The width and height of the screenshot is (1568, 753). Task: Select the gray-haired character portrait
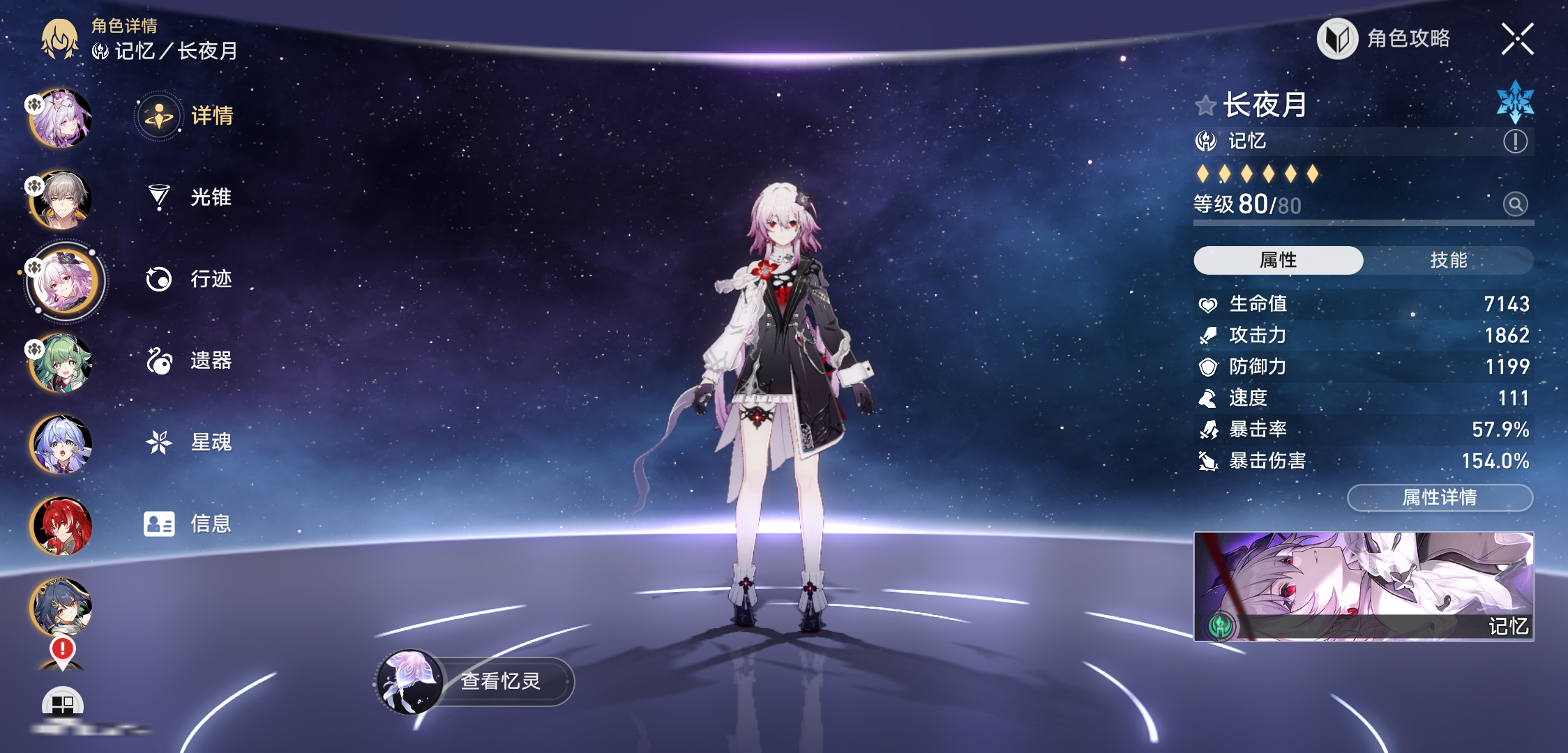[61, 199]
